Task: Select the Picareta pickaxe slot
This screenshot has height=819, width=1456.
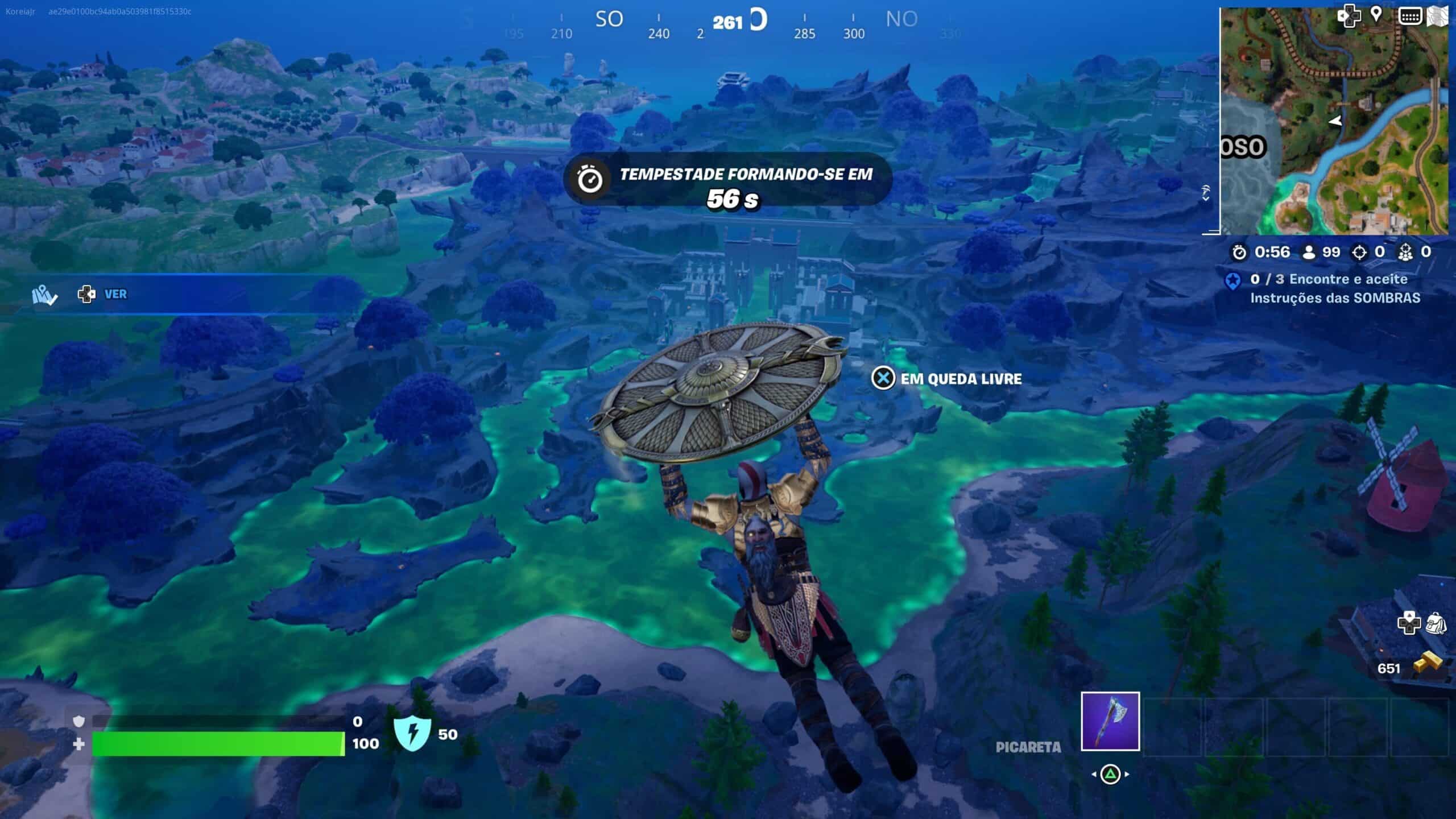Action: (x=1110, y=721)
